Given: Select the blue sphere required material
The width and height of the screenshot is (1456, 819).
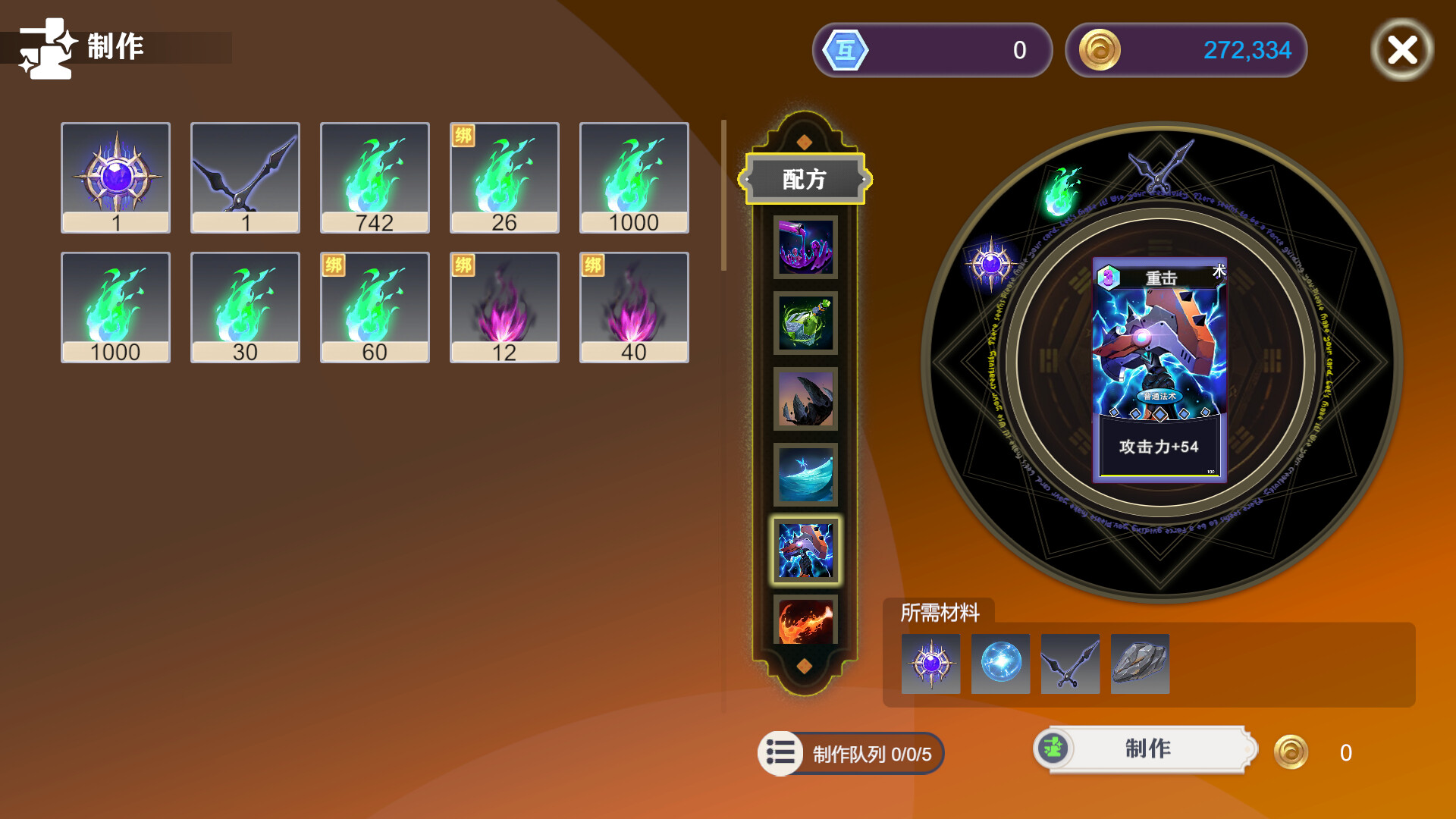Looking at the screenshot, I should [x=1000, y=664].
